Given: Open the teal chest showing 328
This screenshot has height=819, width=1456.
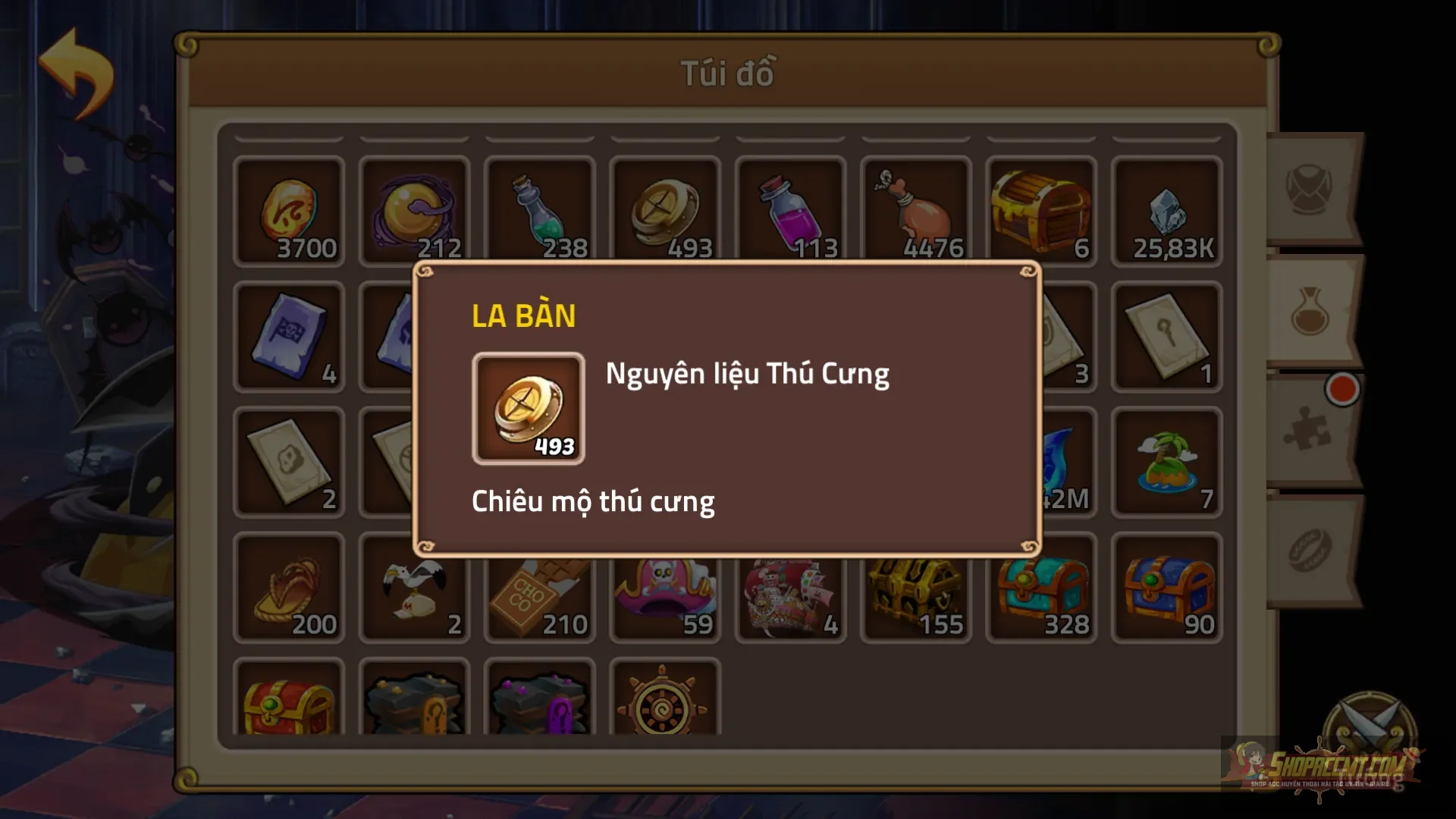Looking at the screenshot, I should coord(1042,588).
